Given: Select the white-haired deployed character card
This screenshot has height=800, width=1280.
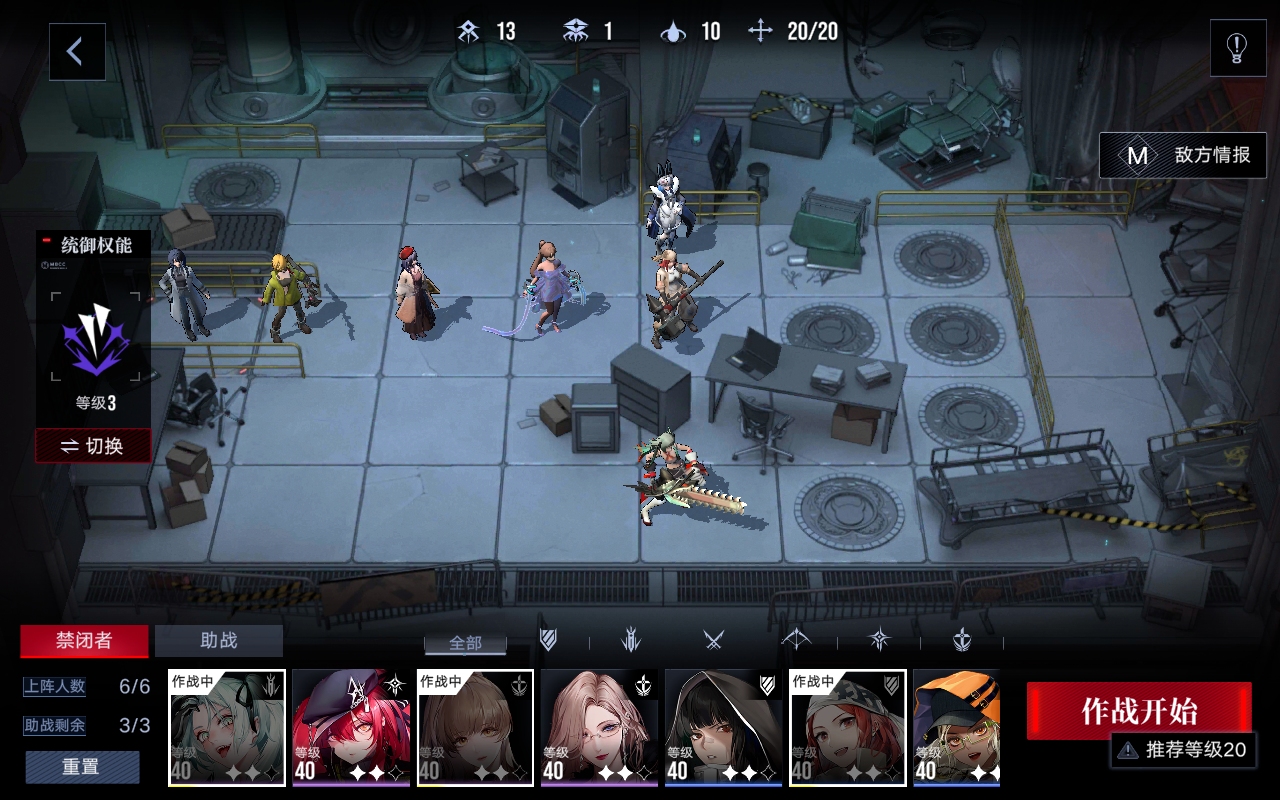Looking at the screenshot, I should click(227, 727).
